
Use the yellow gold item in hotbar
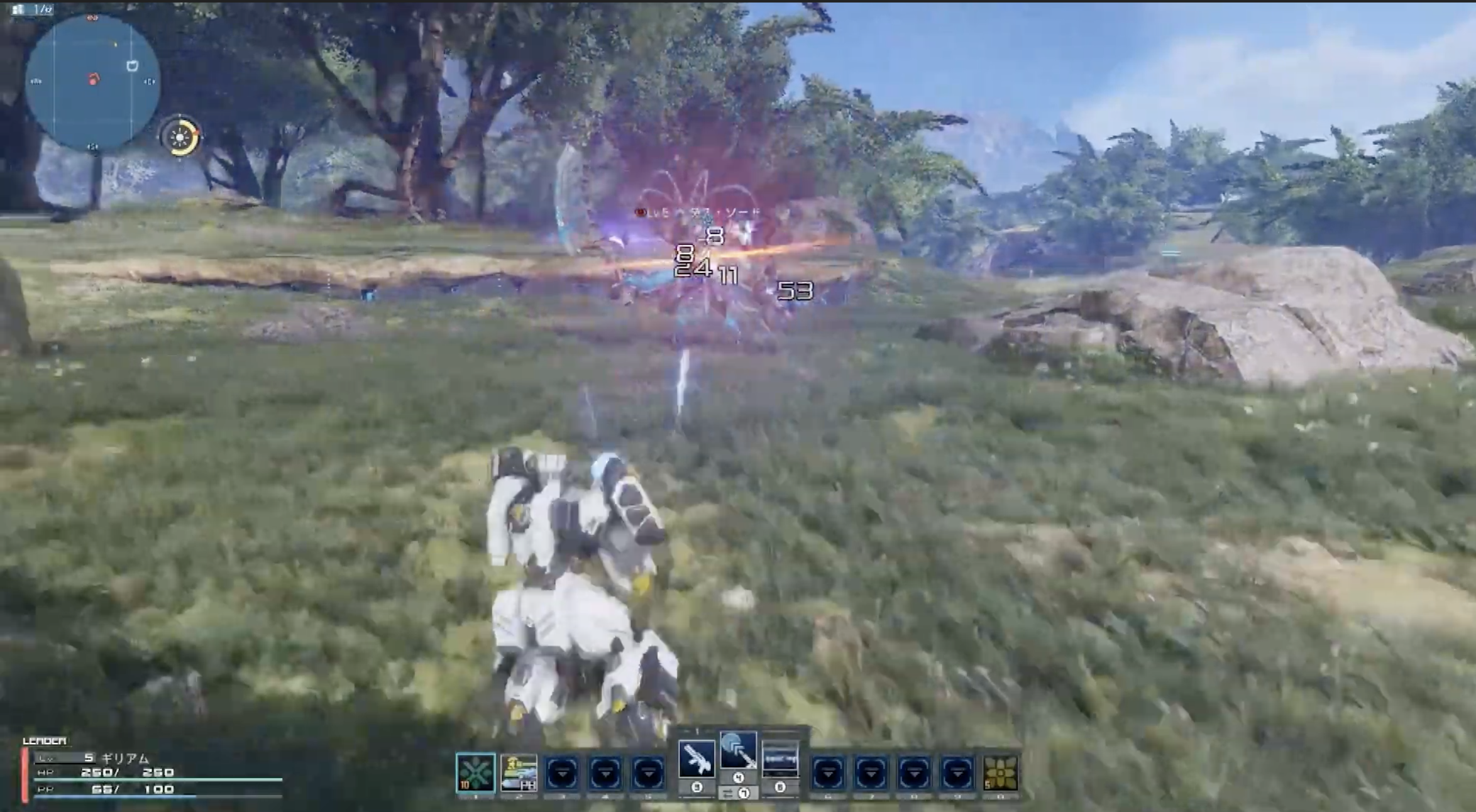[519, 772]
